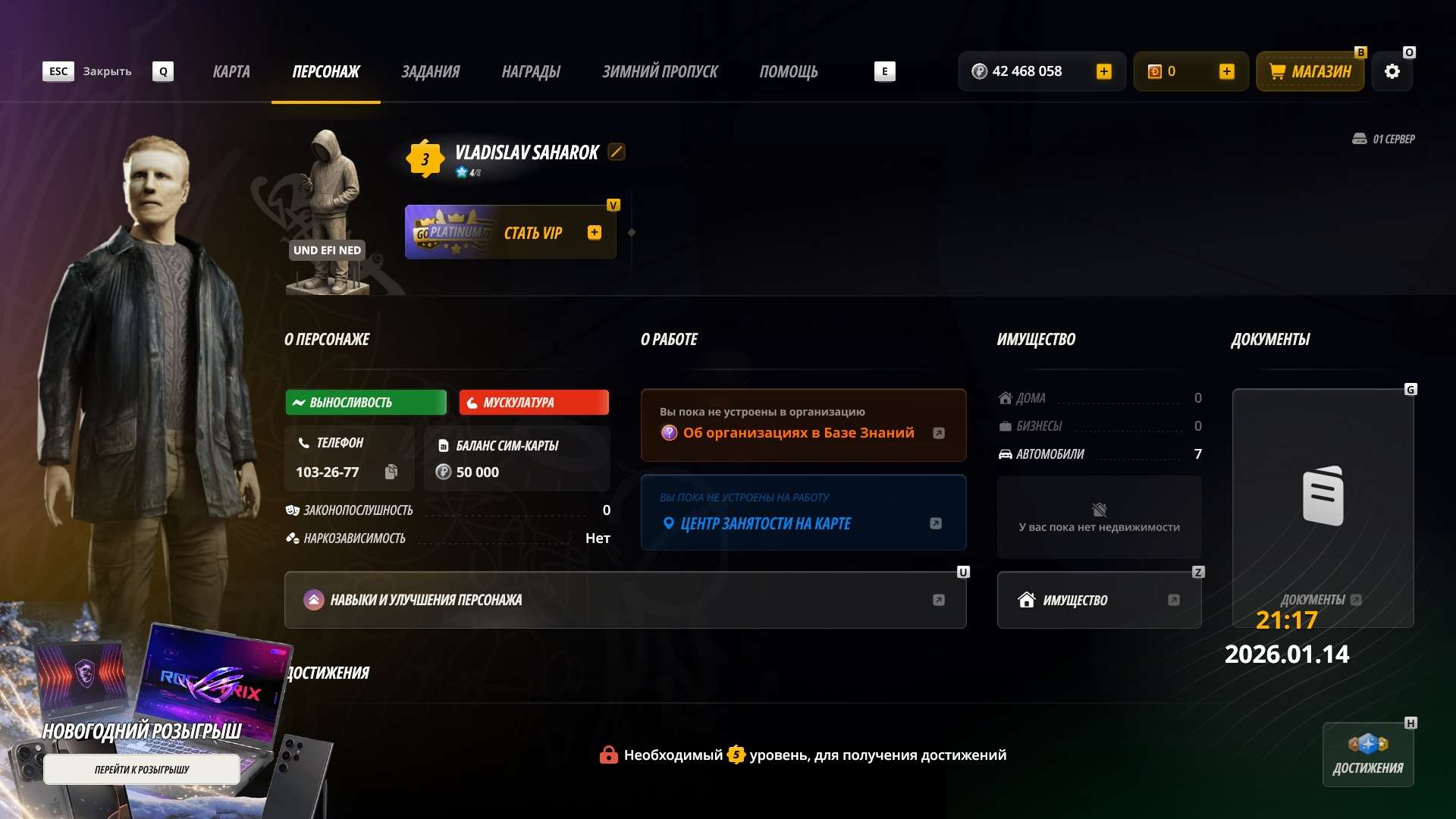The height and width of the screenshot is (819, 1456).
Task: Select the Награды tab
Action: (531, 71)
